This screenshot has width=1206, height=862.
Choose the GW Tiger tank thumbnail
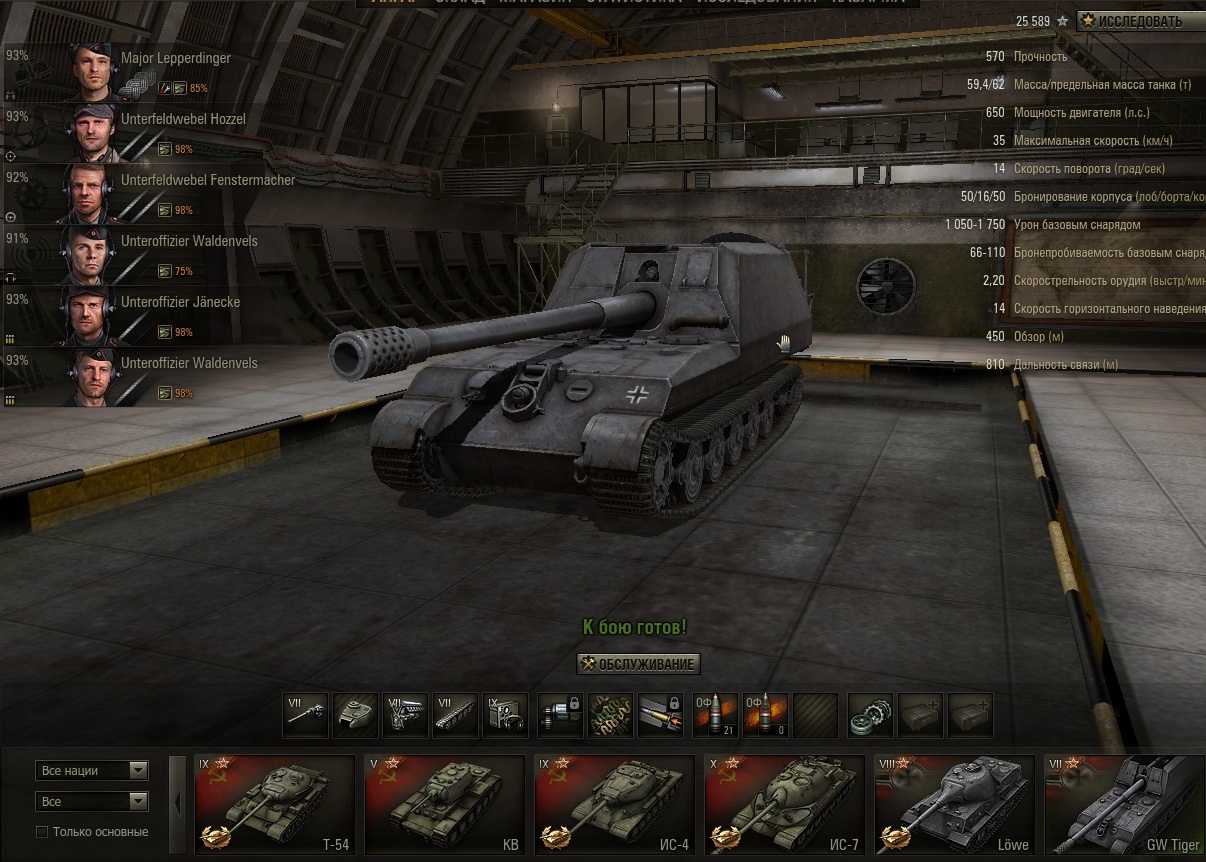point(1125,805)
